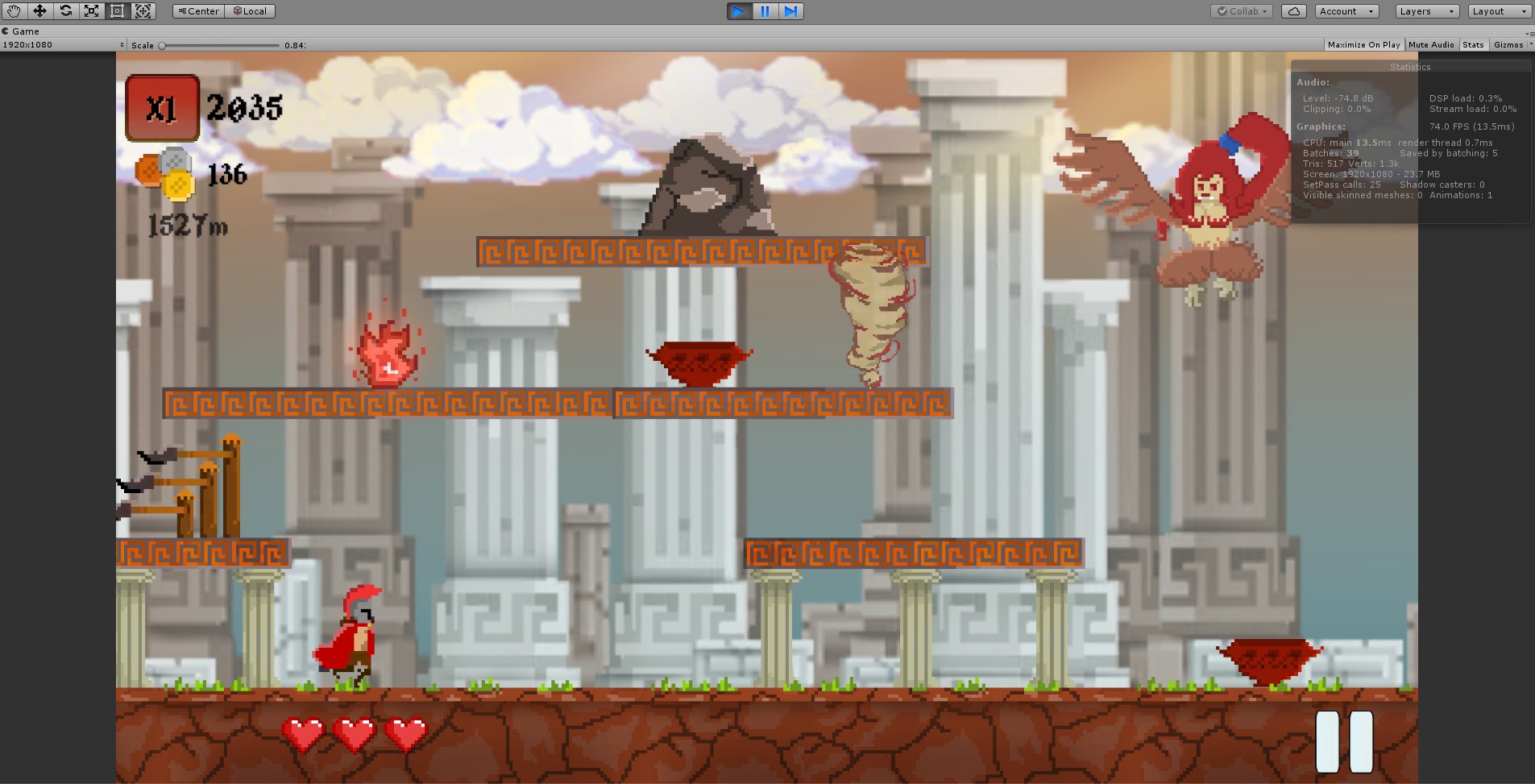This screenshot has height=784, width=1535.
Task: Switch pivot mode with the Center button
Action: tap(197, 11)
